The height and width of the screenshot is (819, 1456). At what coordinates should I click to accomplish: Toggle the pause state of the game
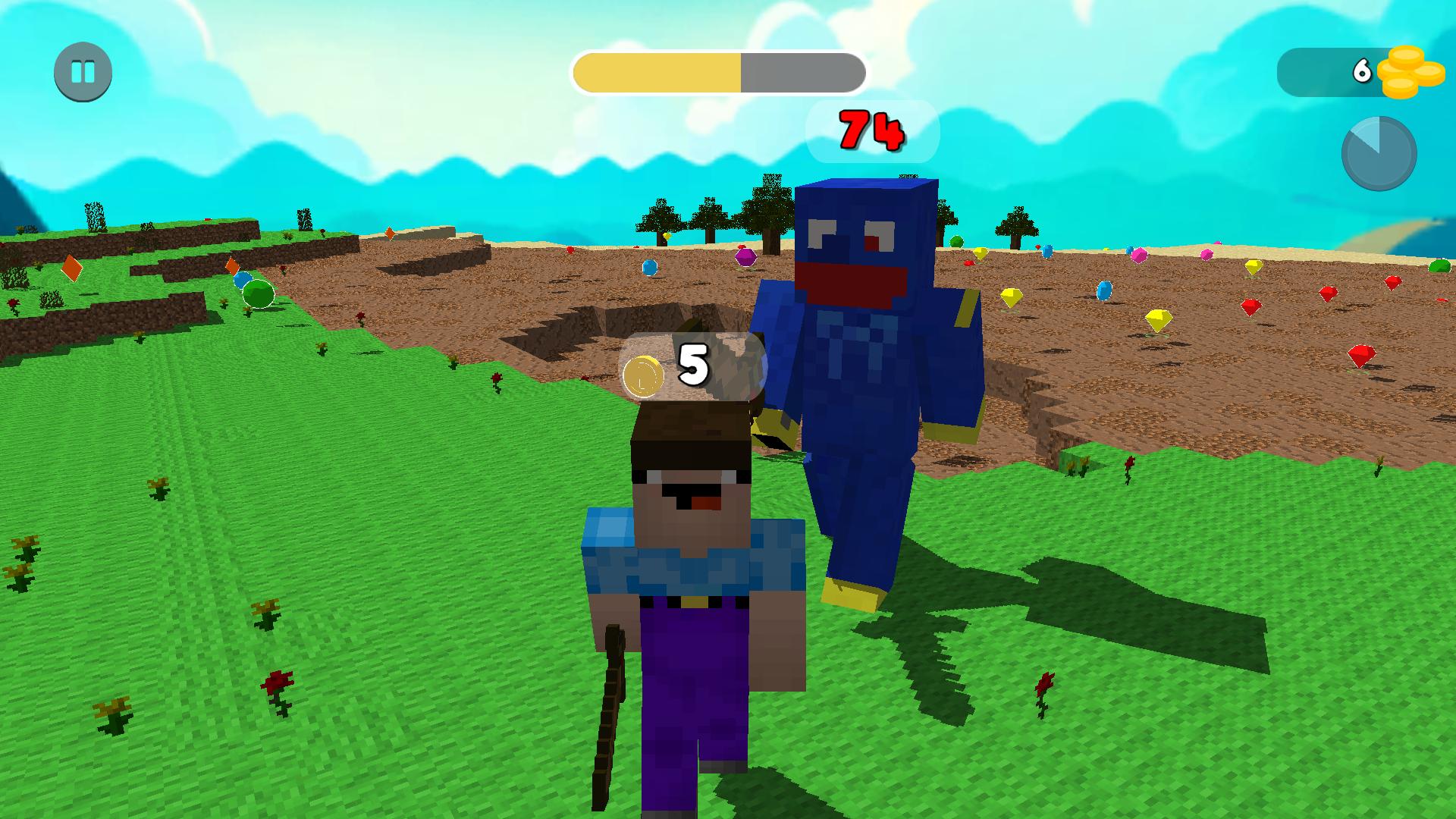click(83, 73)
